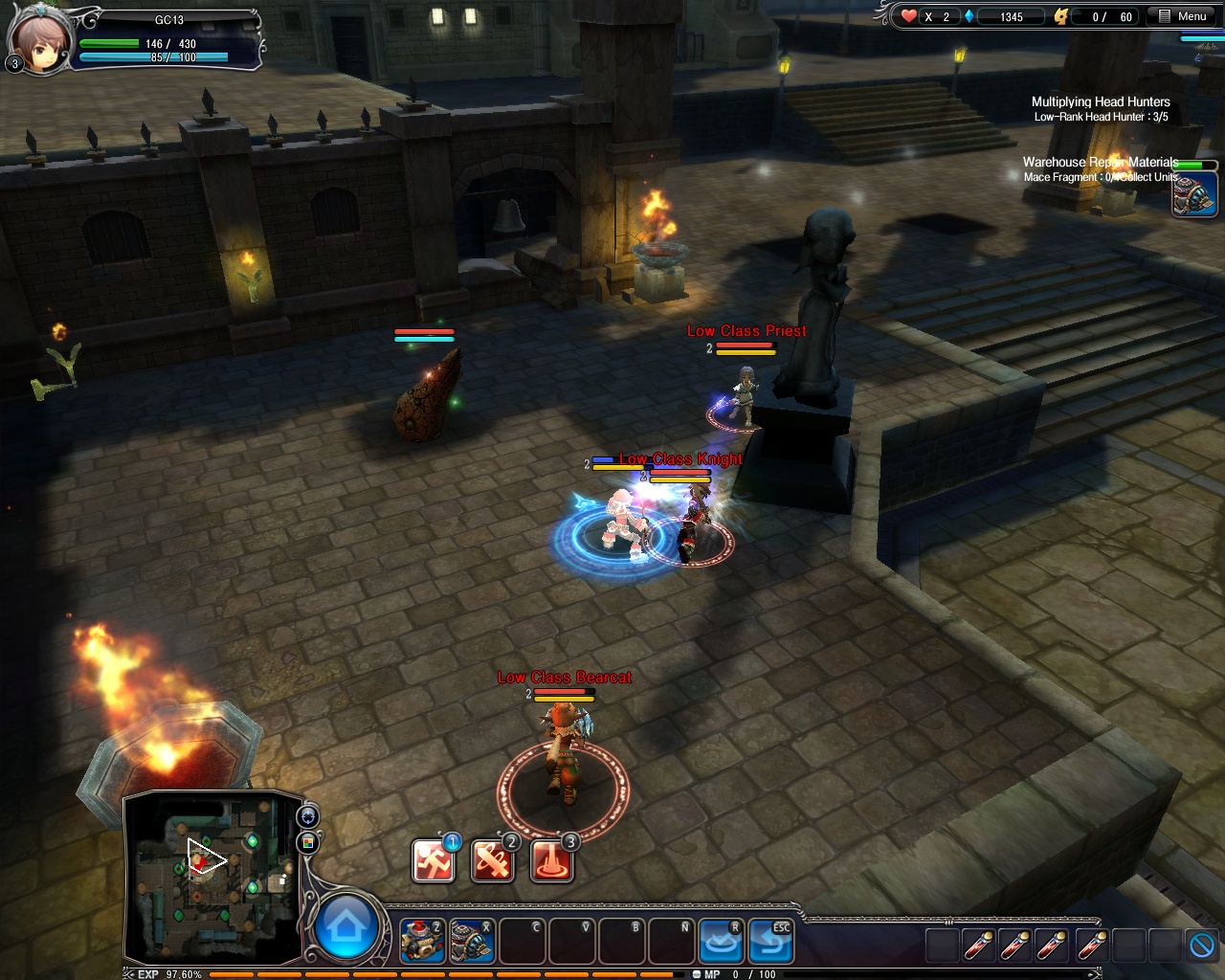Select the red cannon unit in slot Z
The height and width of the screenshot is (980, 1225).
[x=421, y=941]
